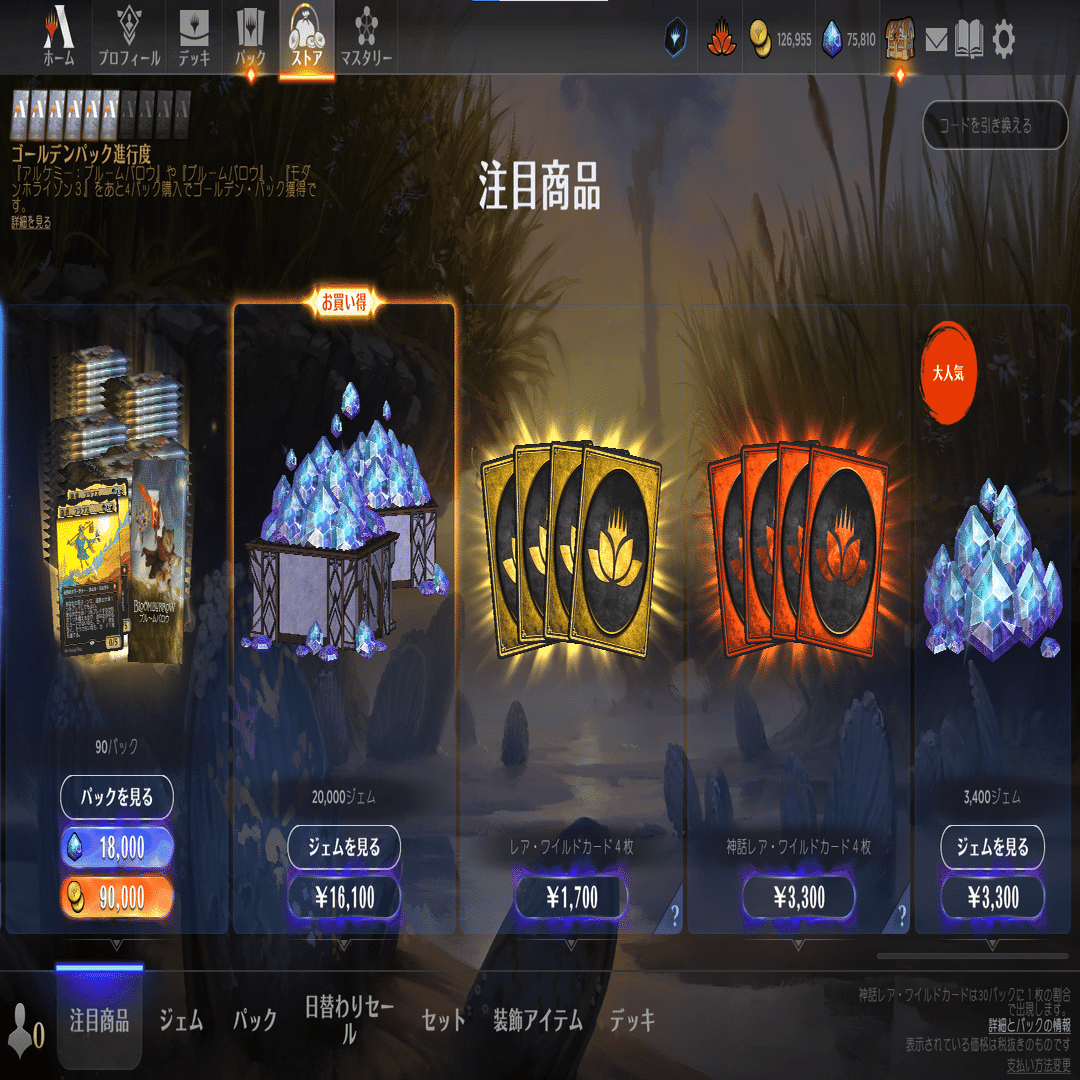Buy 90 packs for 90,000 gold
This screenshot has height=1080, width=1080.
(x=117, y=897)
